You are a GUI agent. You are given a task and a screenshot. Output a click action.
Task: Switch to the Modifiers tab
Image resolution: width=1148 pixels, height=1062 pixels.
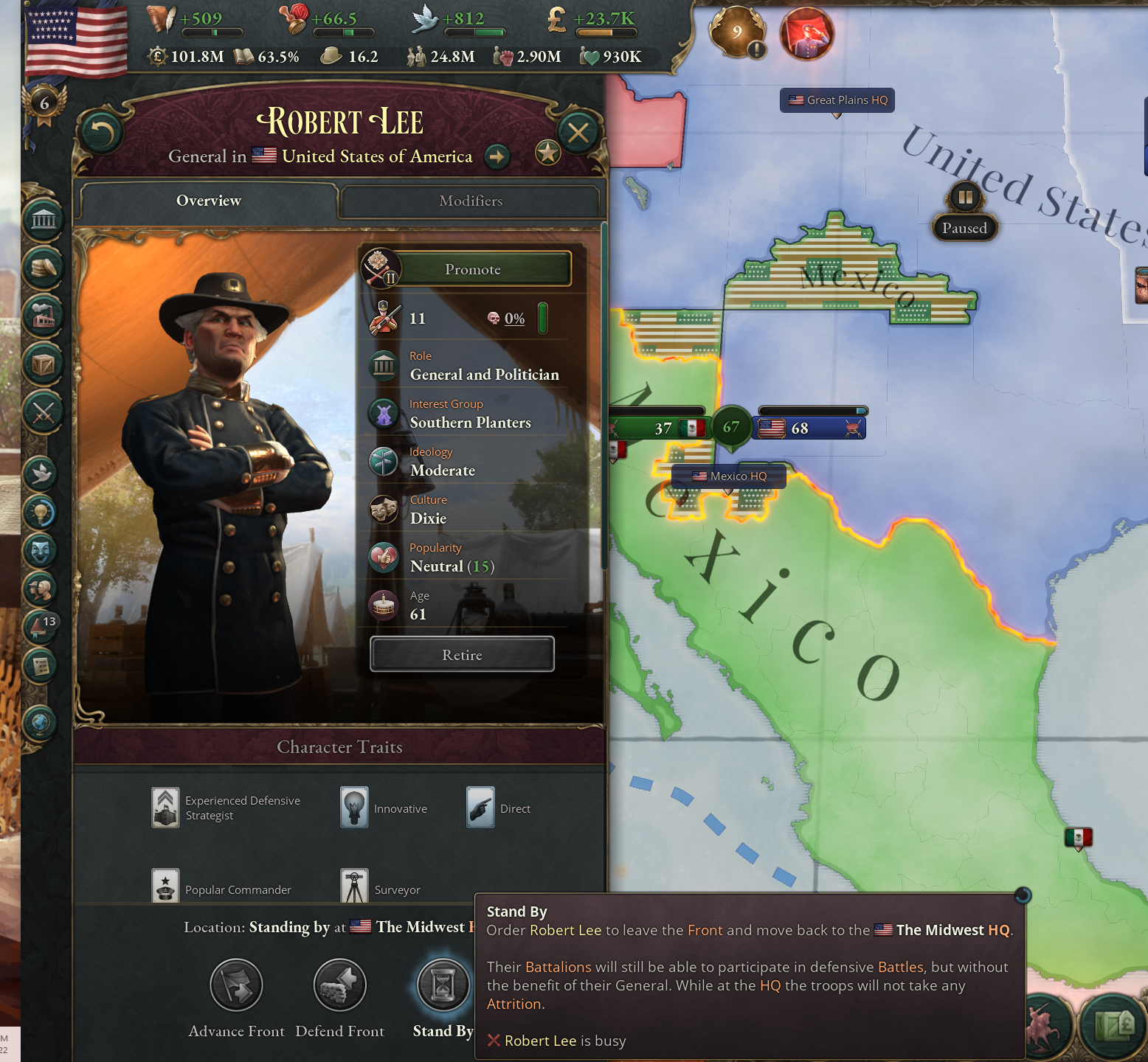pos(470,201)
